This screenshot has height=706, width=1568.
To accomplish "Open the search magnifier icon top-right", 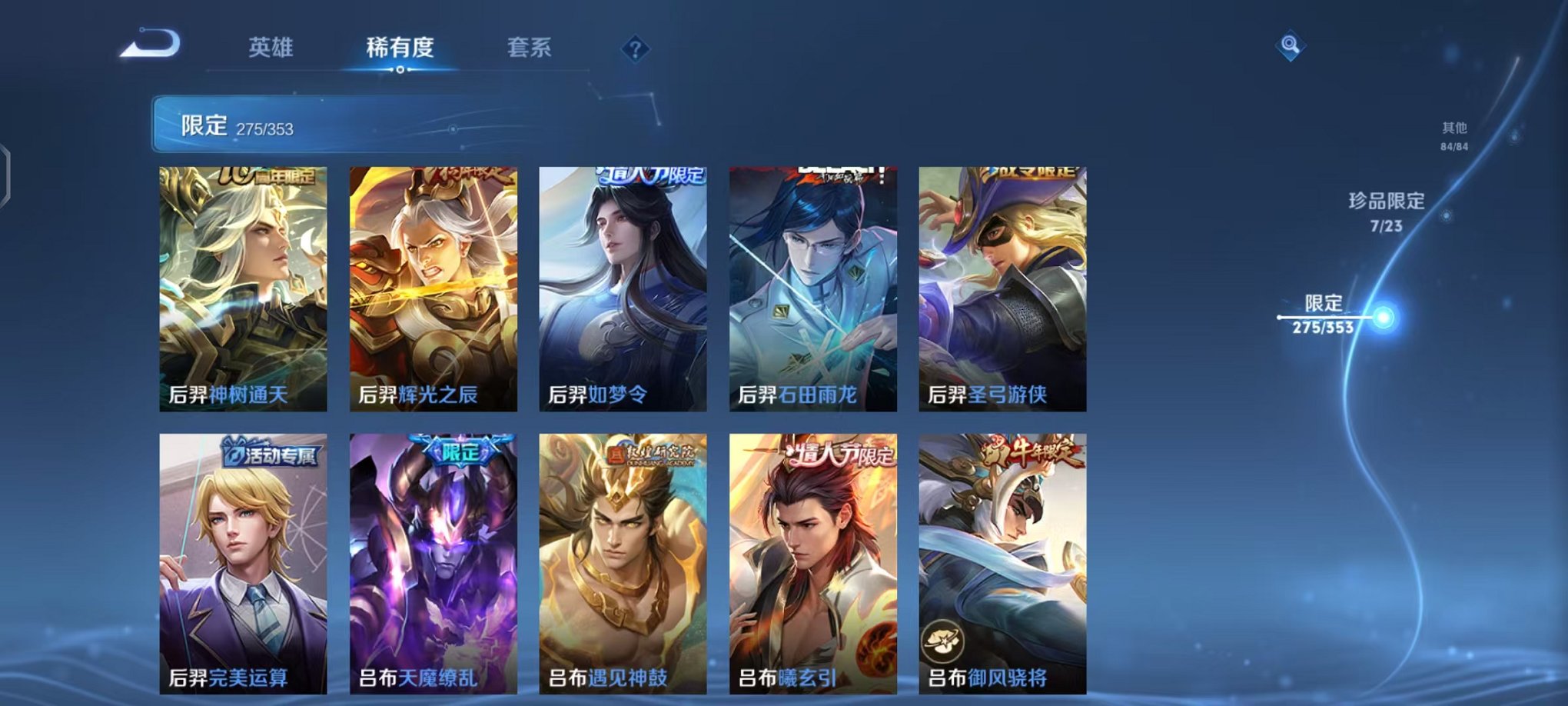I will pyautogui.click(x=1291, y=45).
